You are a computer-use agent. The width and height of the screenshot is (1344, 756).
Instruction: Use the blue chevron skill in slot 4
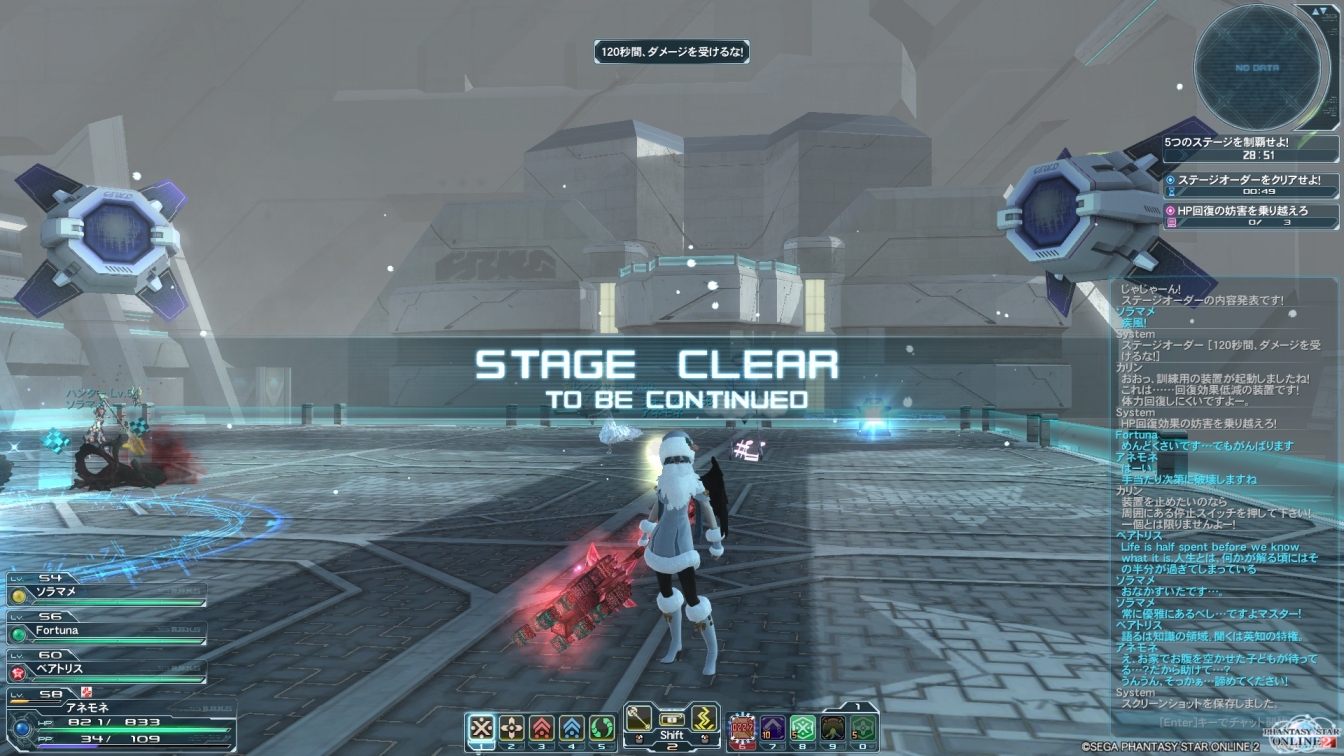pos(571,727)
